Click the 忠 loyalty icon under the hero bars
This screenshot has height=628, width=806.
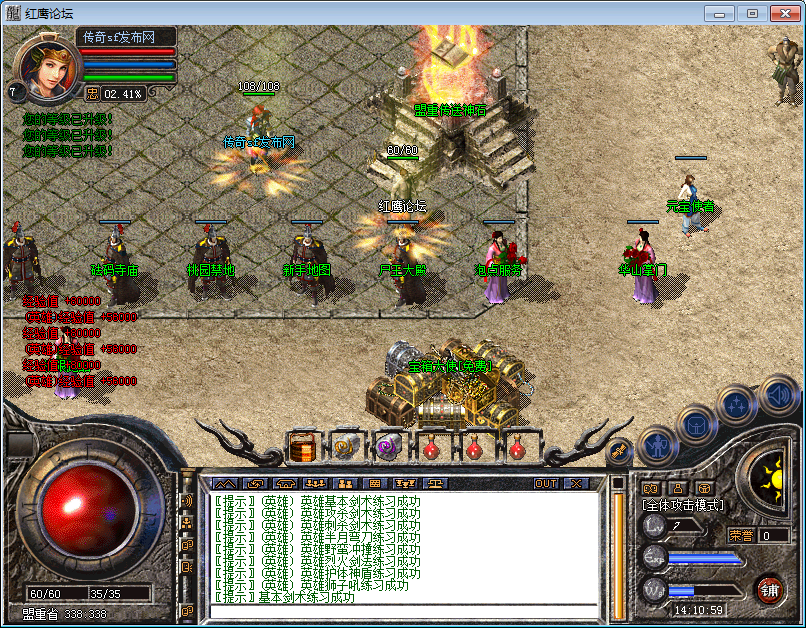(91, 93)
